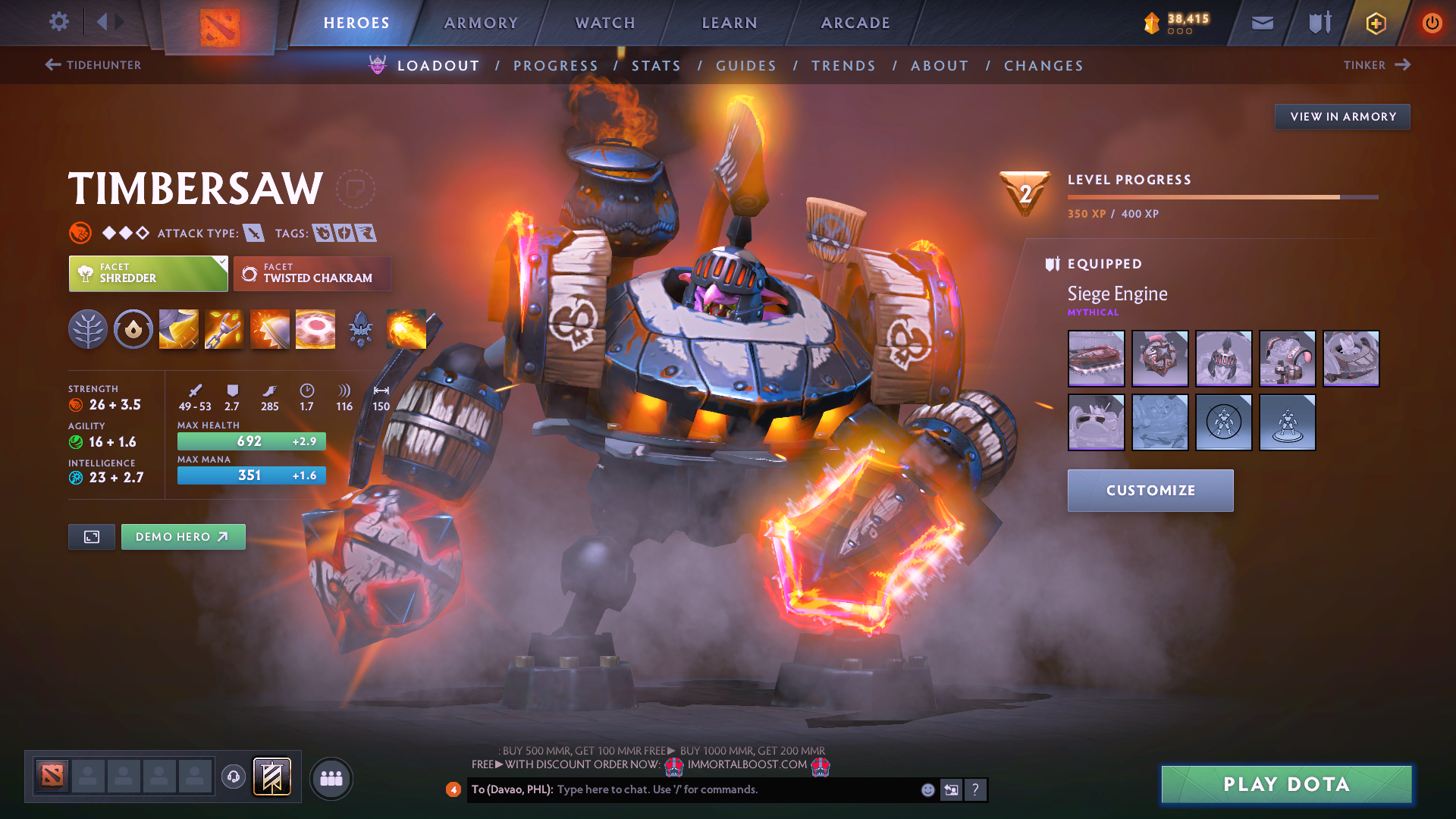The width and height of the screenshot is (1456, 819).
Task: Open the mail envelope inbox icon
Action: (1261, 23)
